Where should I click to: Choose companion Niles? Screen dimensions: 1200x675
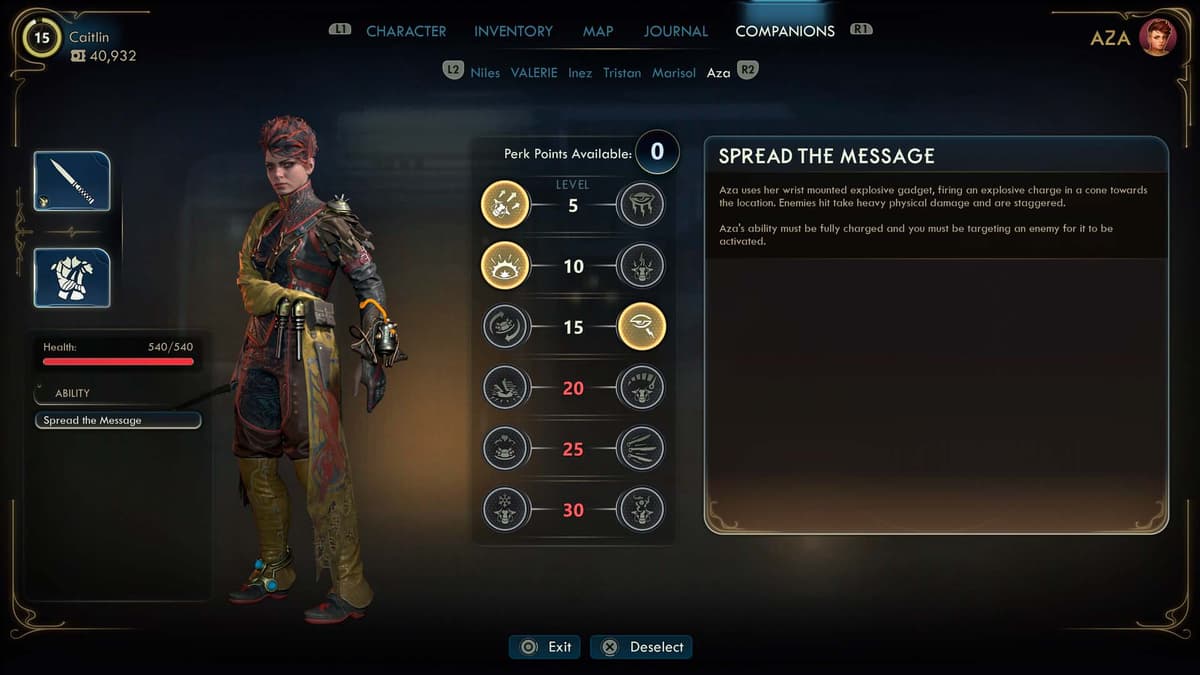[x=485, y=73]
